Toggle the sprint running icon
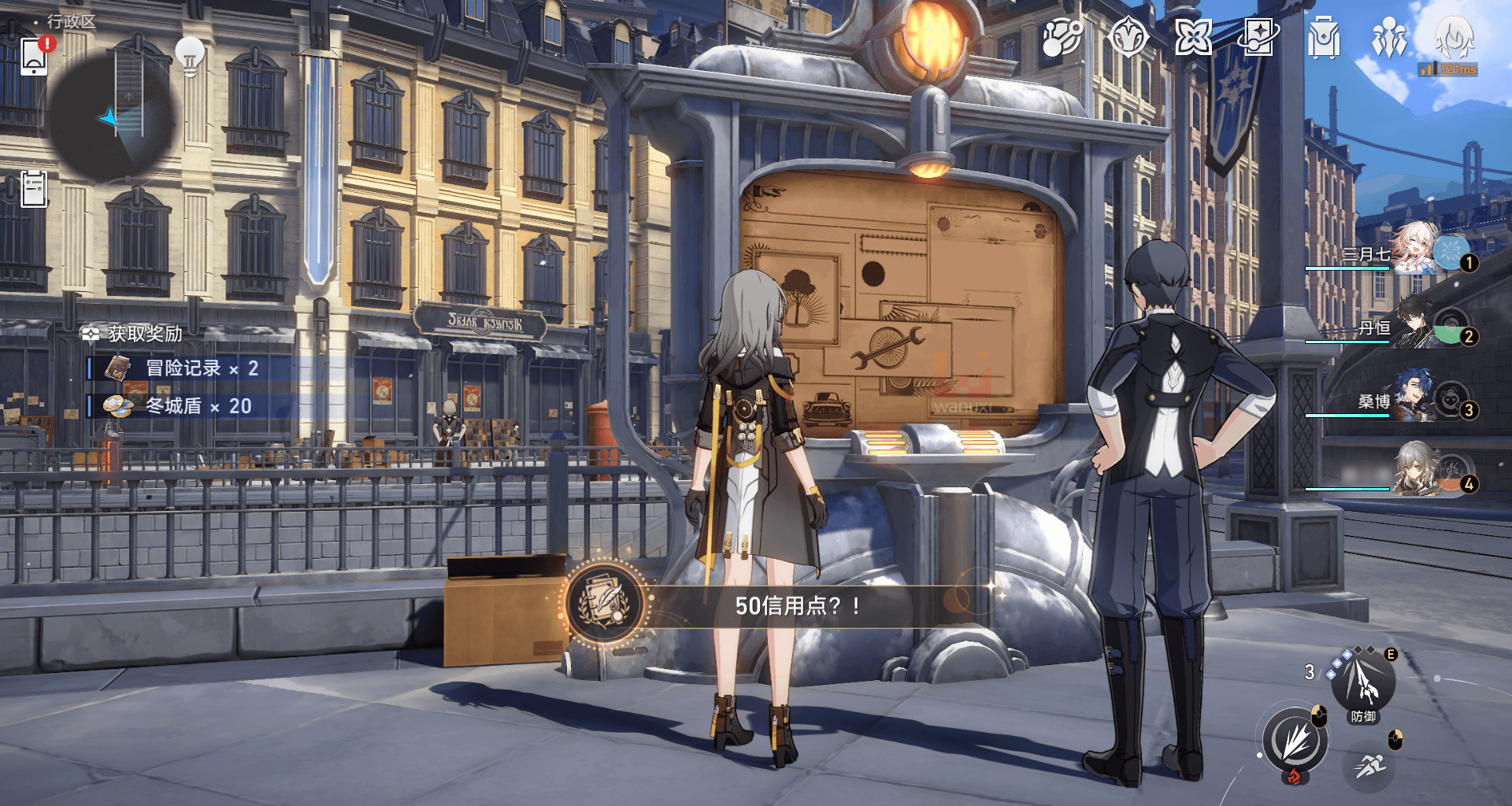Screen dimensions: 1512x806 [1370, 765]
